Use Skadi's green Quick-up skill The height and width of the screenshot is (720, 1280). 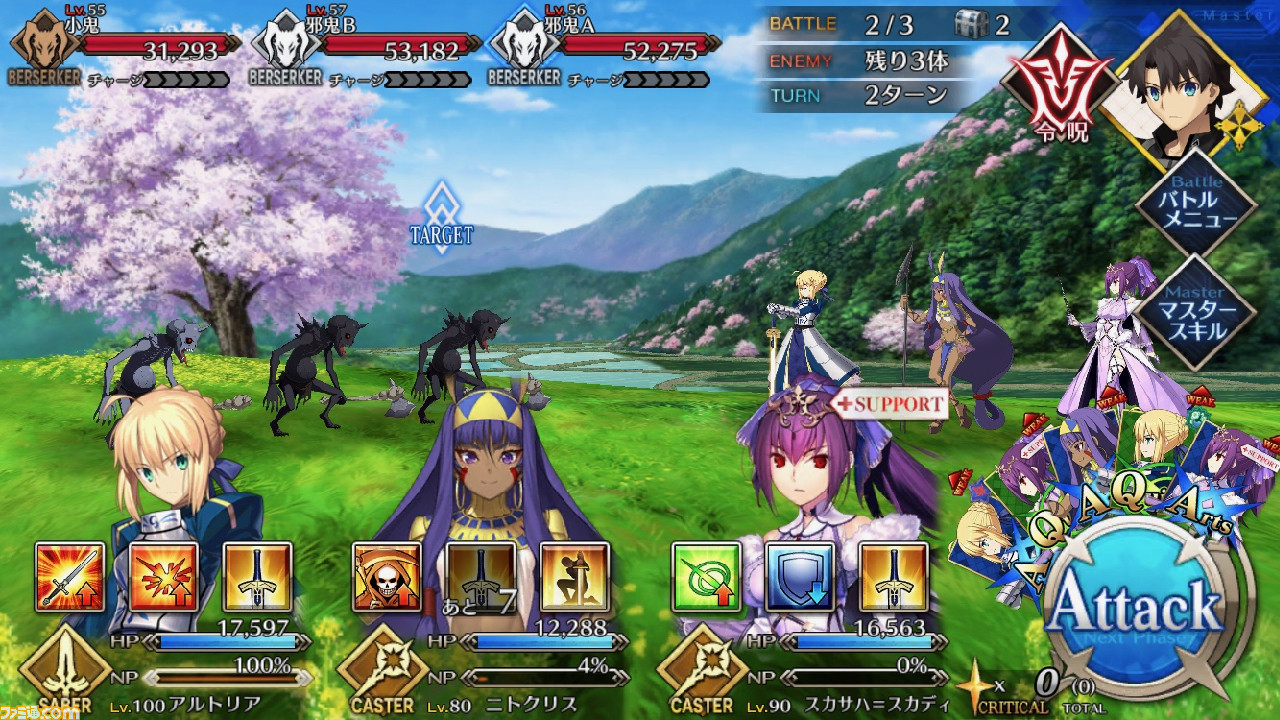point(706,577)
